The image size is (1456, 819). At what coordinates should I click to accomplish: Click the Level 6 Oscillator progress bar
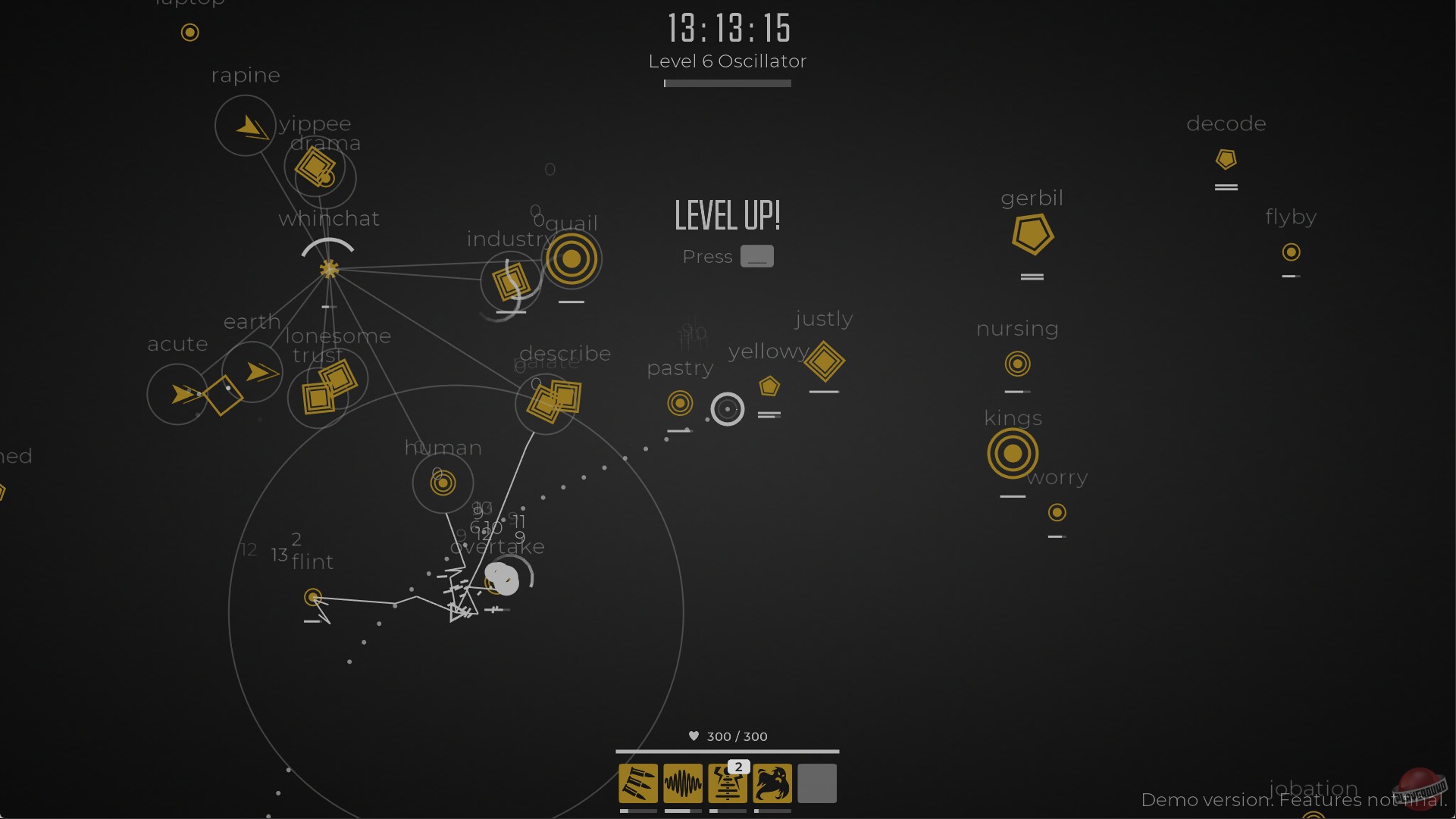(726, 83)
